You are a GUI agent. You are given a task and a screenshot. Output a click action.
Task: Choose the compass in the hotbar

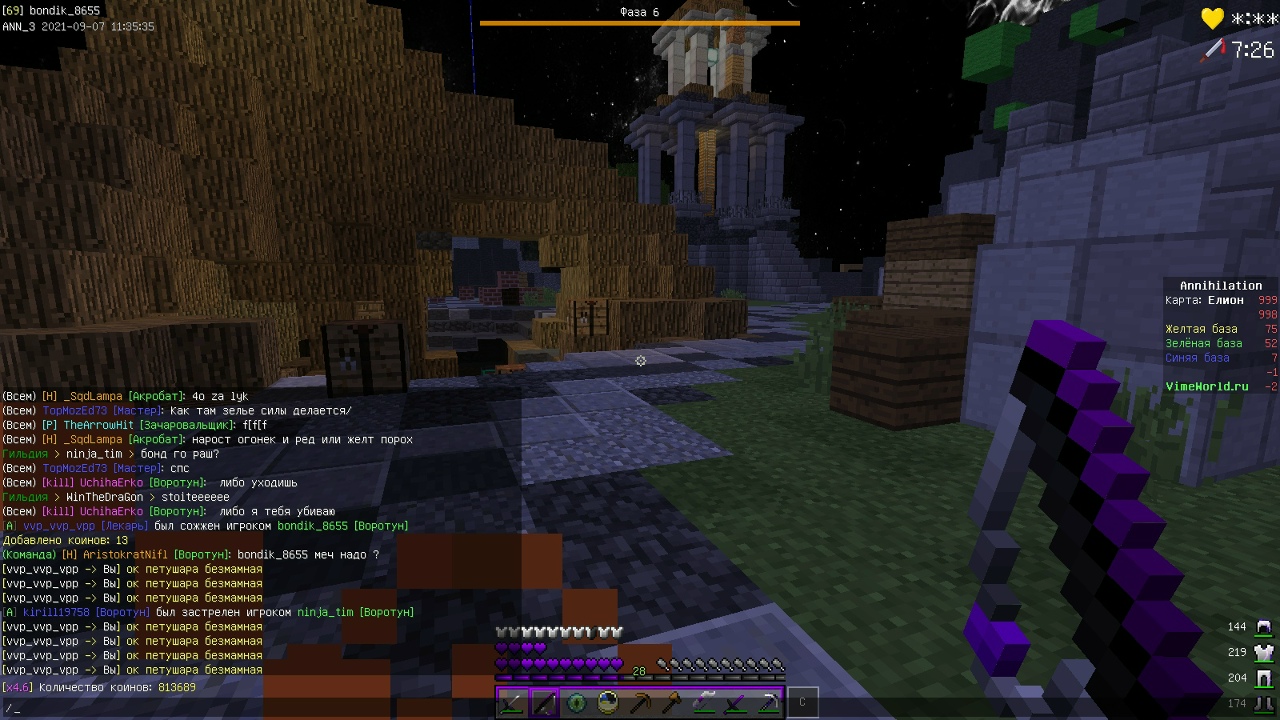click(608, 703)
